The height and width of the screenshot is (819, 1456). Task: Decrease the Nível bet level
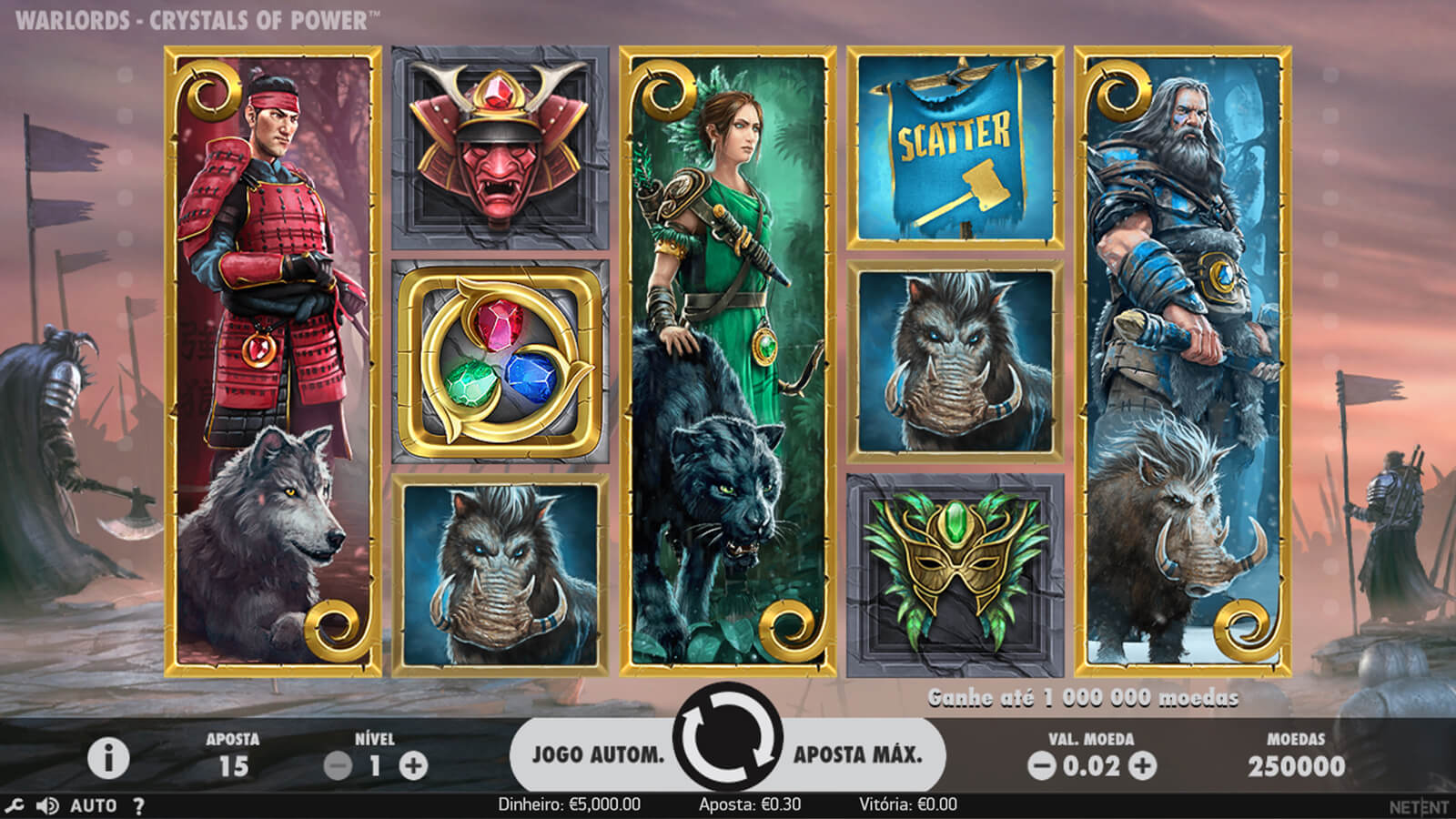338,766
